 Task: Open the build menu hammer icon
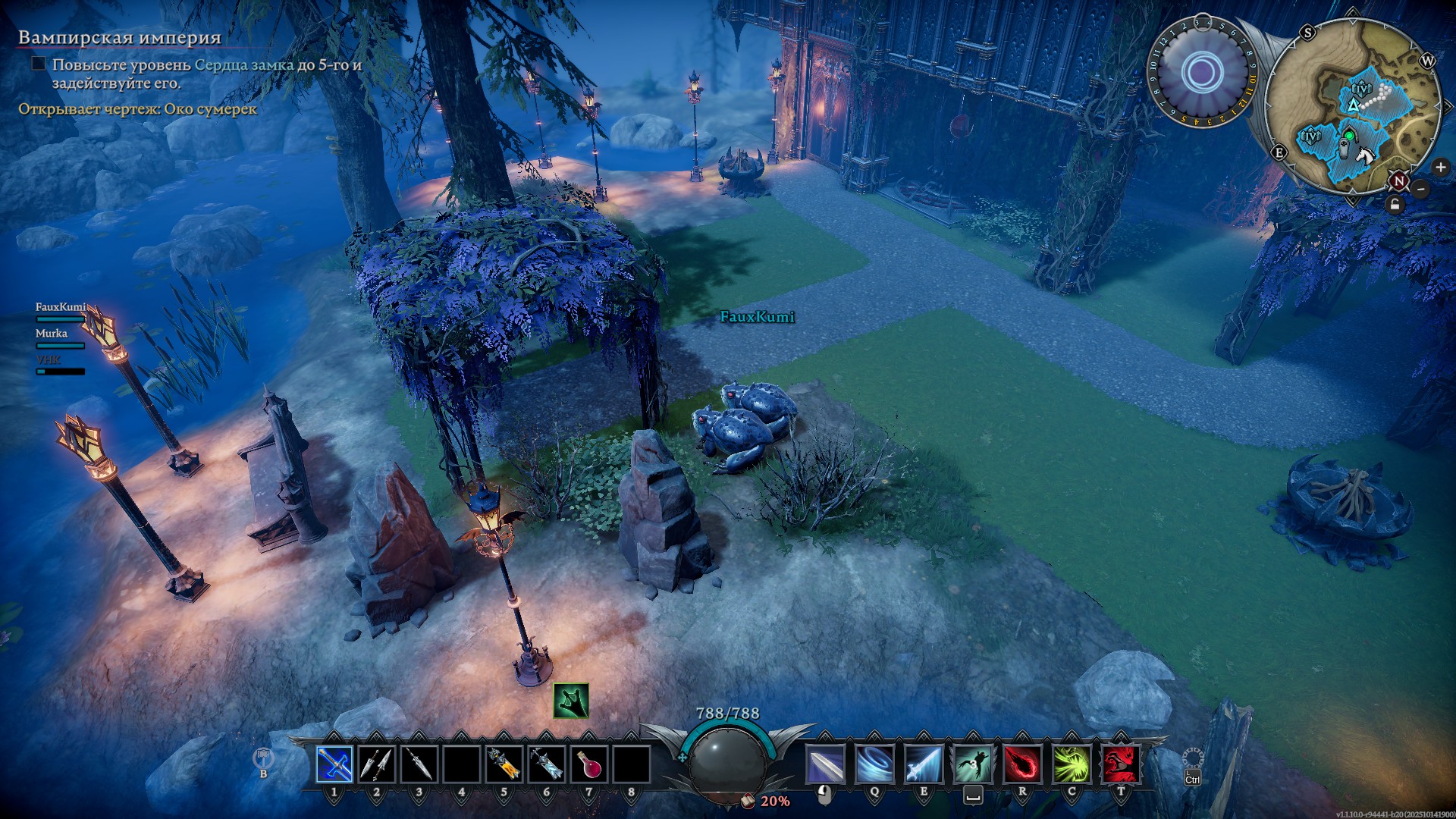pos(262,758)
